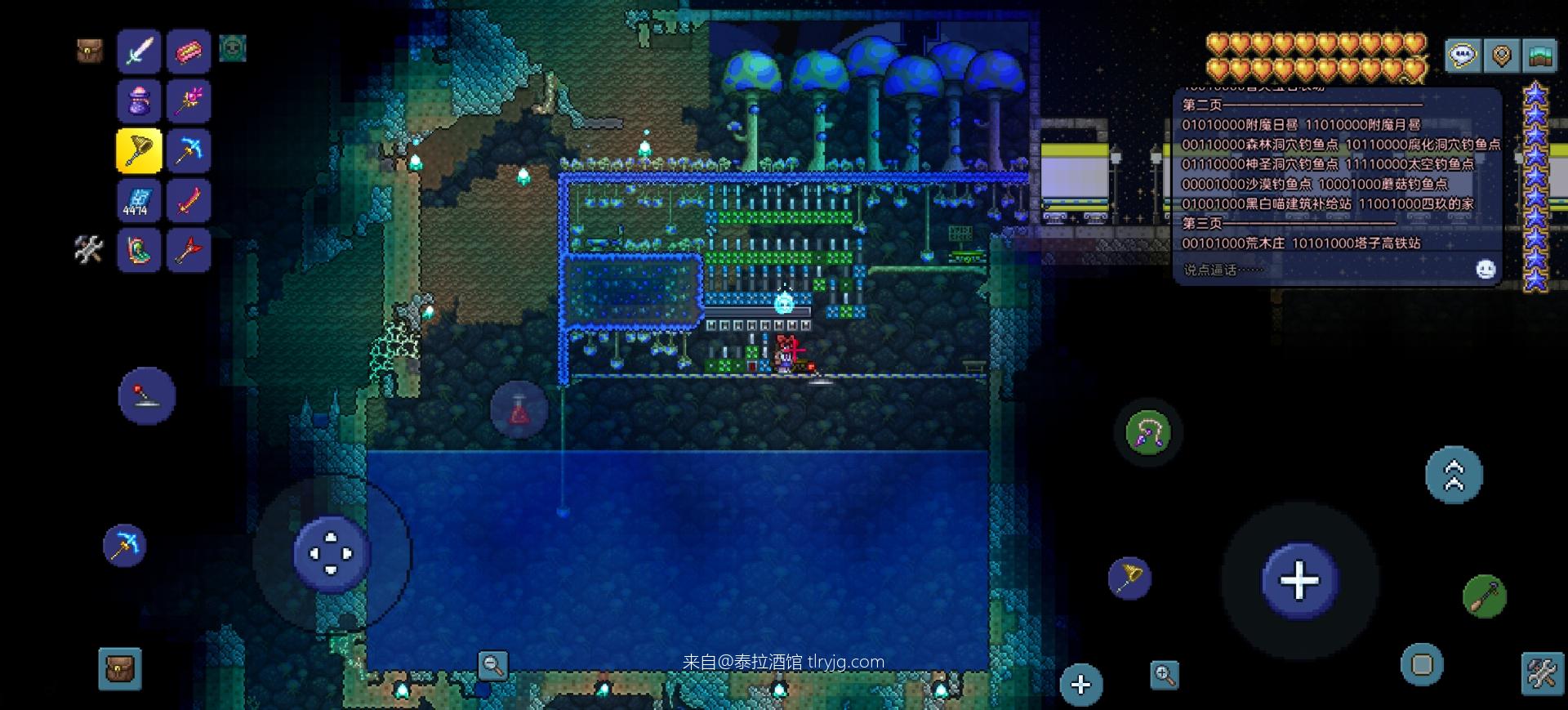Open the emoji face in chat box

pyautogui.click(x=1486, y=270)
